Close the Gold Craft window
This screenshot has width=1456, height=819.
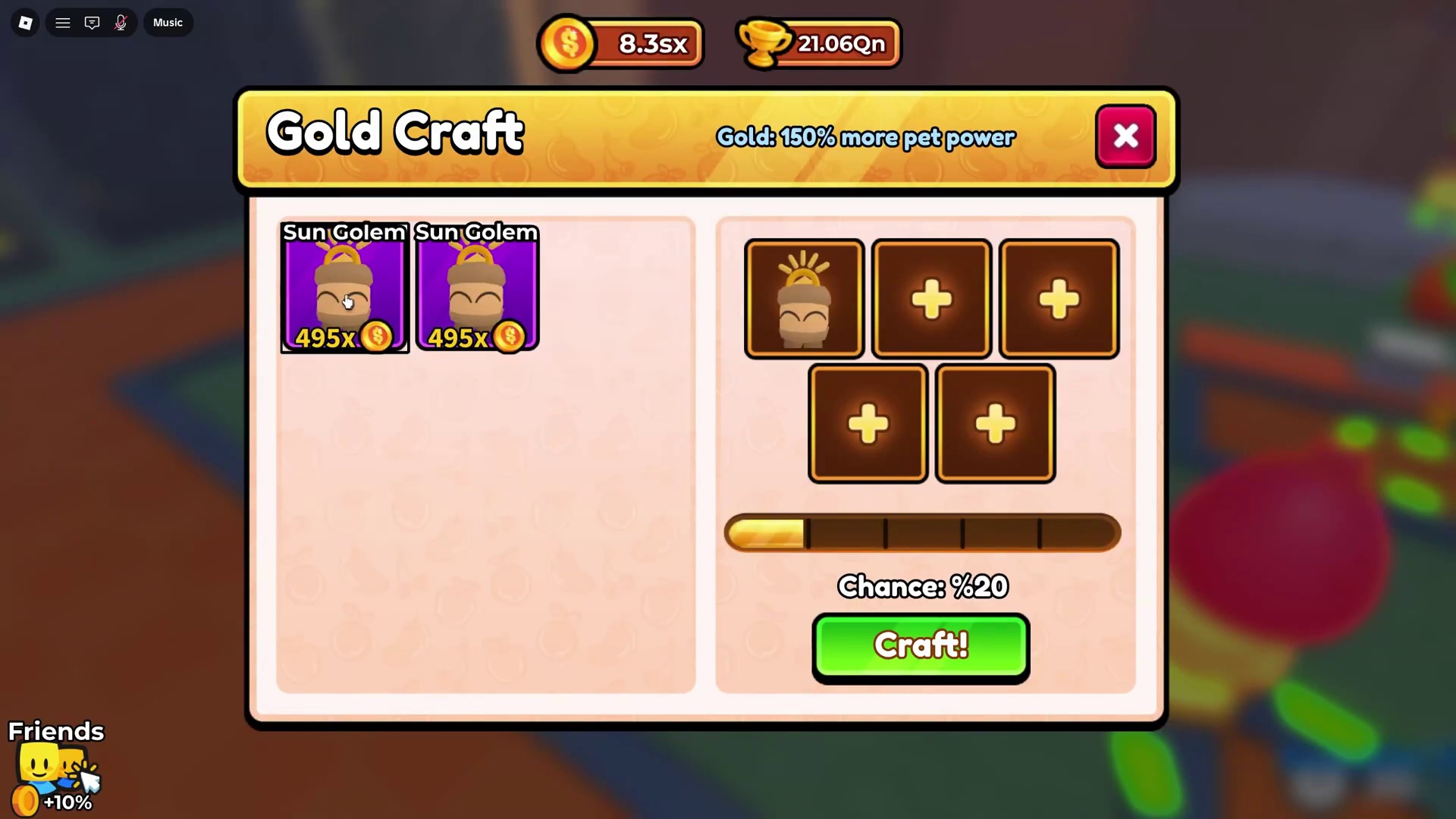click(1125, 136)
